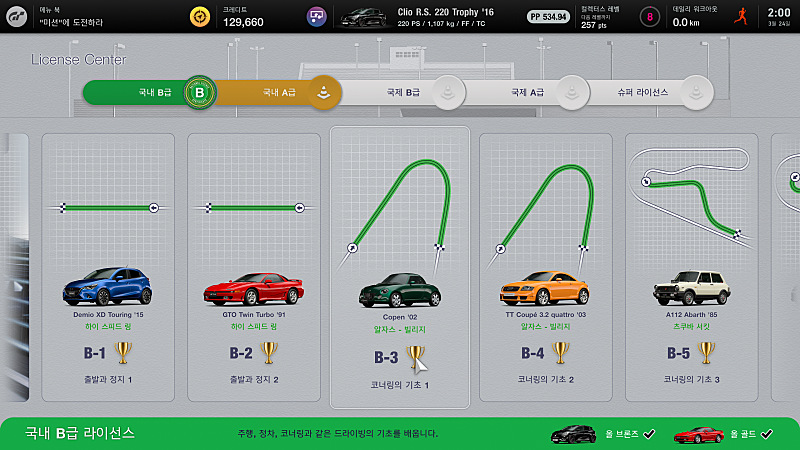
Task: Select the B-1 Demio XD Touring test
Action: point(108,271)
